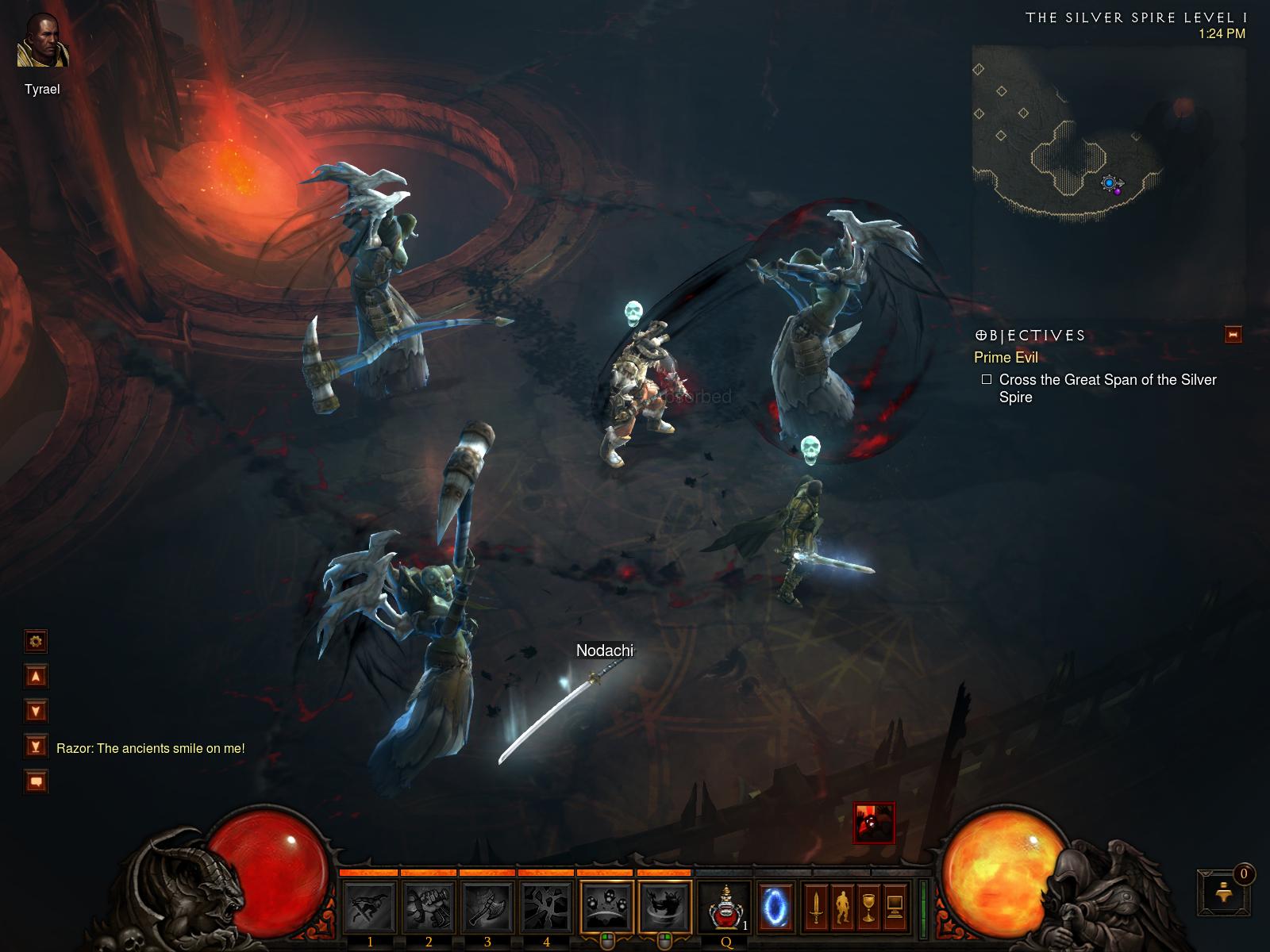Select the left mouse button skill slot
The height and width of the screenshot is (952, 1270).
coord(606,906)
